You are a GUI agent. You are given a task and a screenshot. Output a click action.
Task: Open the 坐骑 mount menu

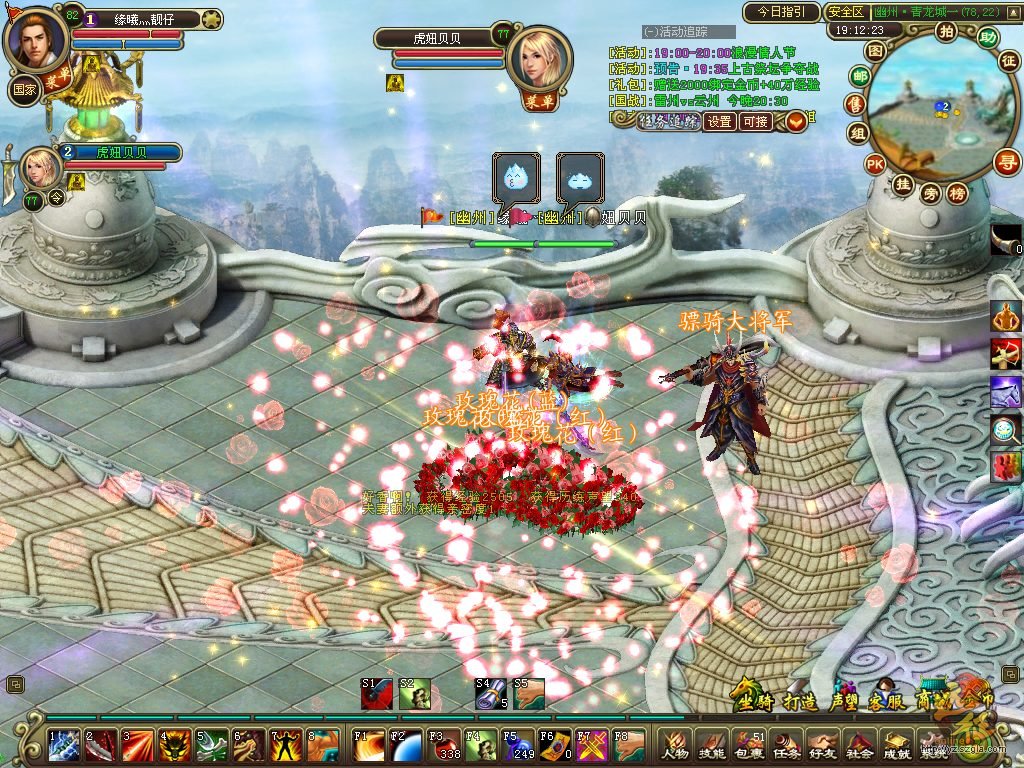[x=752, y=700]
